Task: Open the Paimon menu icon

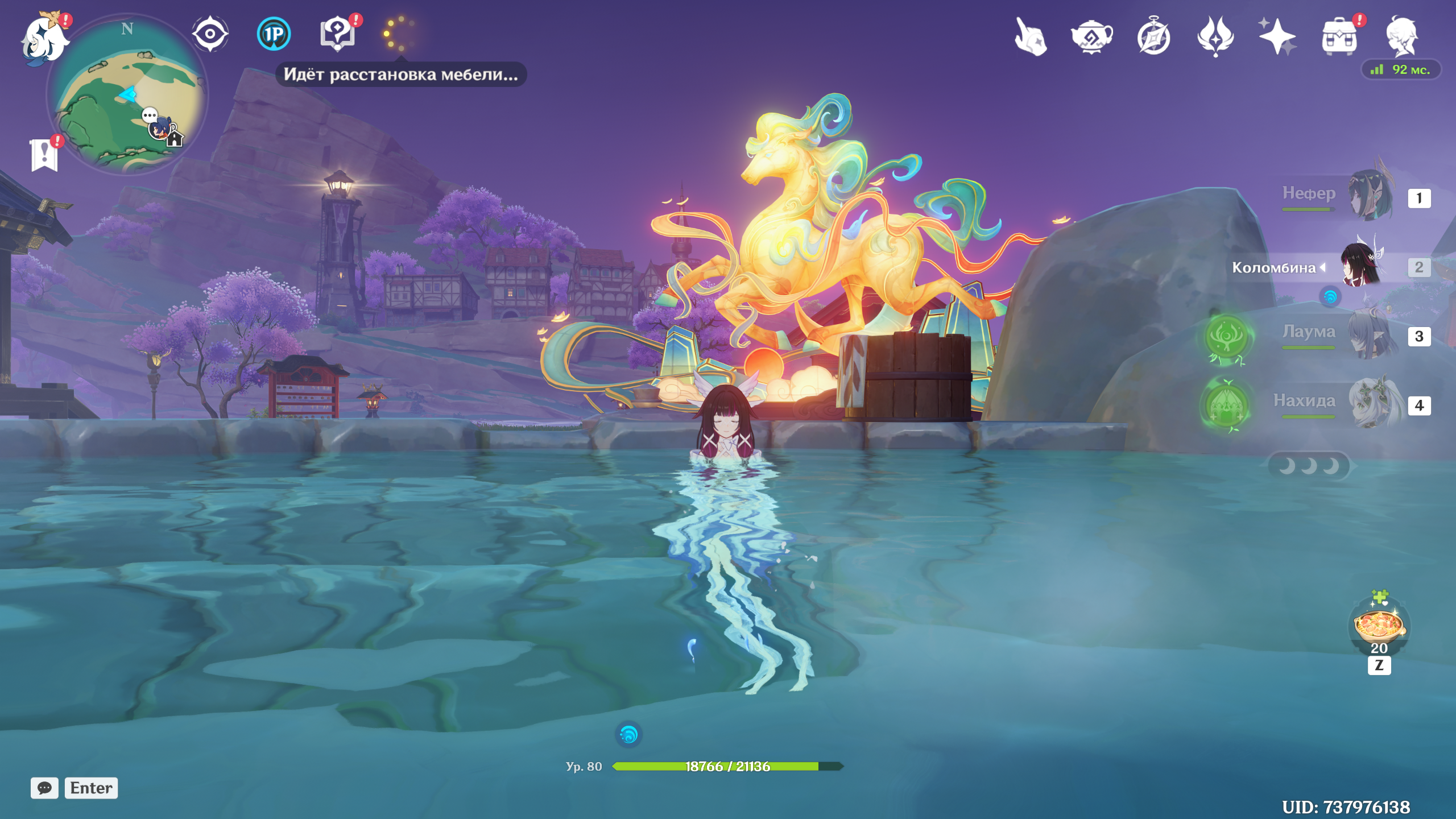Action: pos(44,39)
